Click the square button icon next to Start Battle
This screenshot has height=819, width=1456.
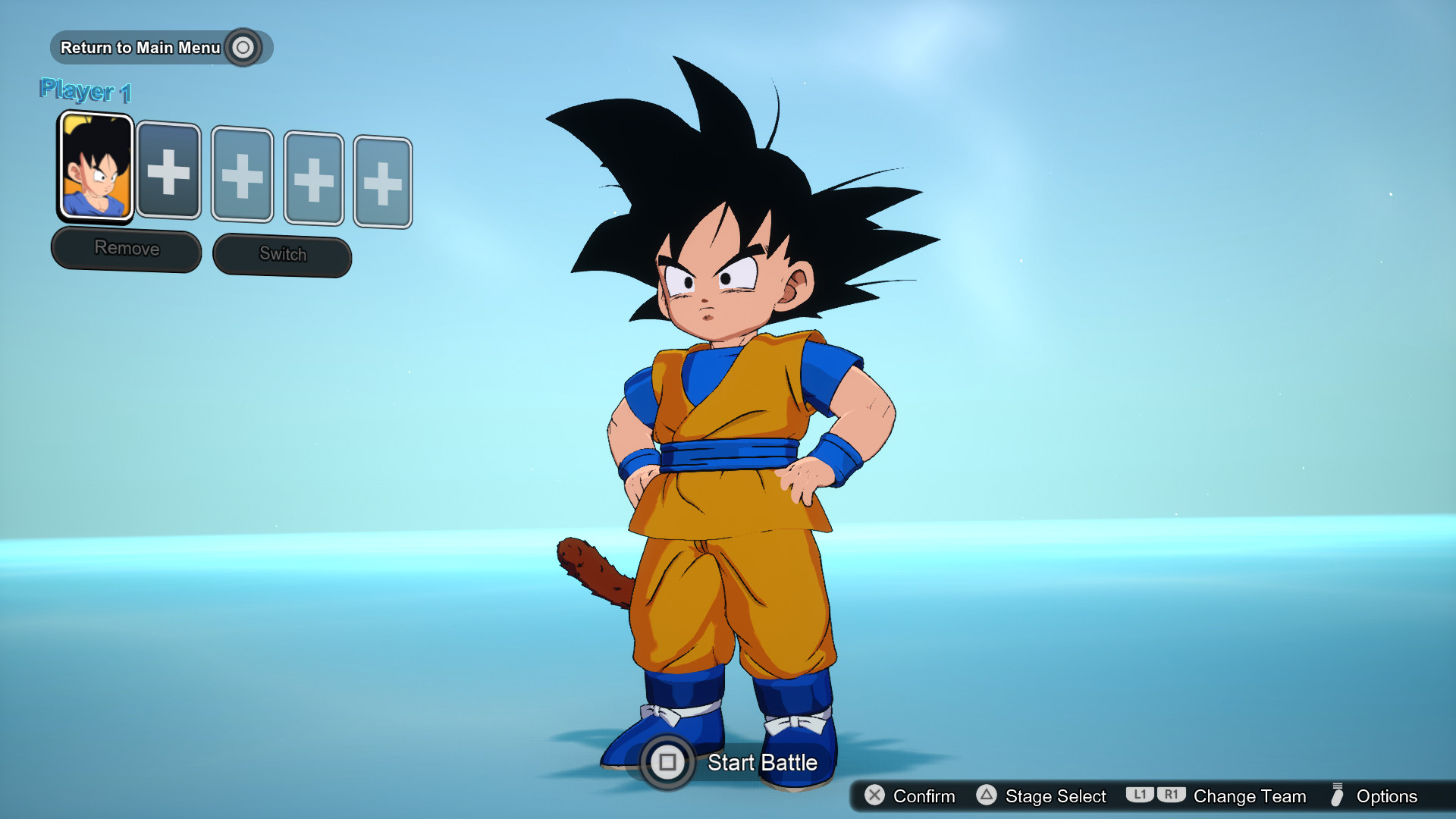pyautogui.click(x=668, y=763)
